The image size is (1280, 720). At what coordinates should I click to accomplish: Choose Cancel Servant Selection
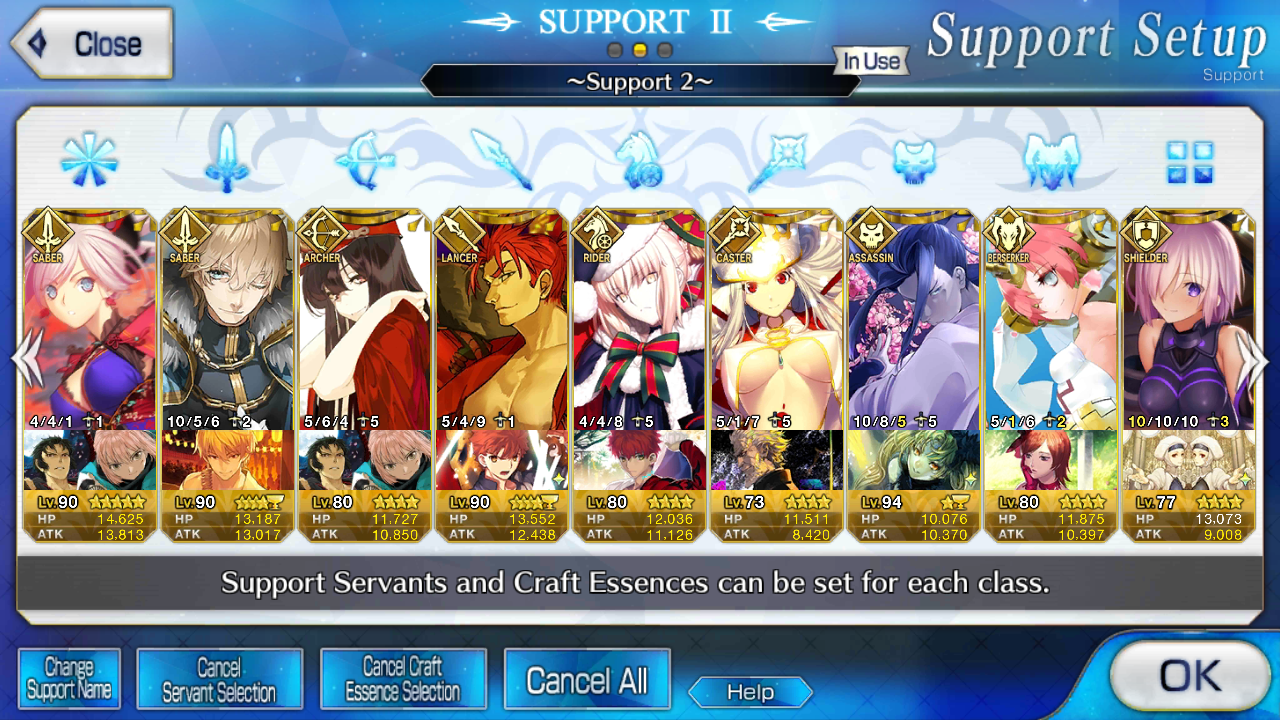[219, 679]
